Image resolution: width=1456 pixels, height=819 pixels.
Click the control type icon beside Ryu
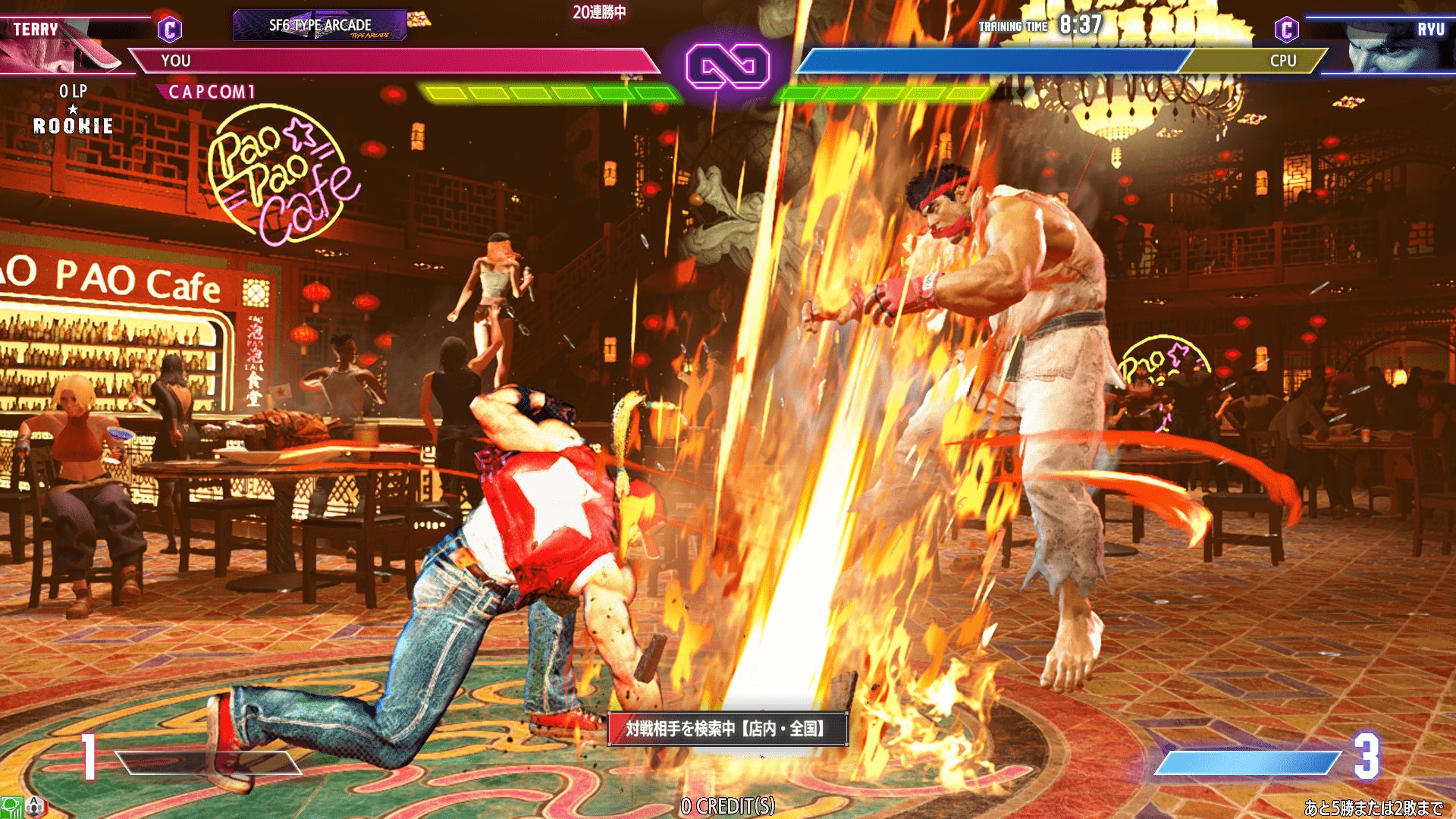coord(1286,30)
